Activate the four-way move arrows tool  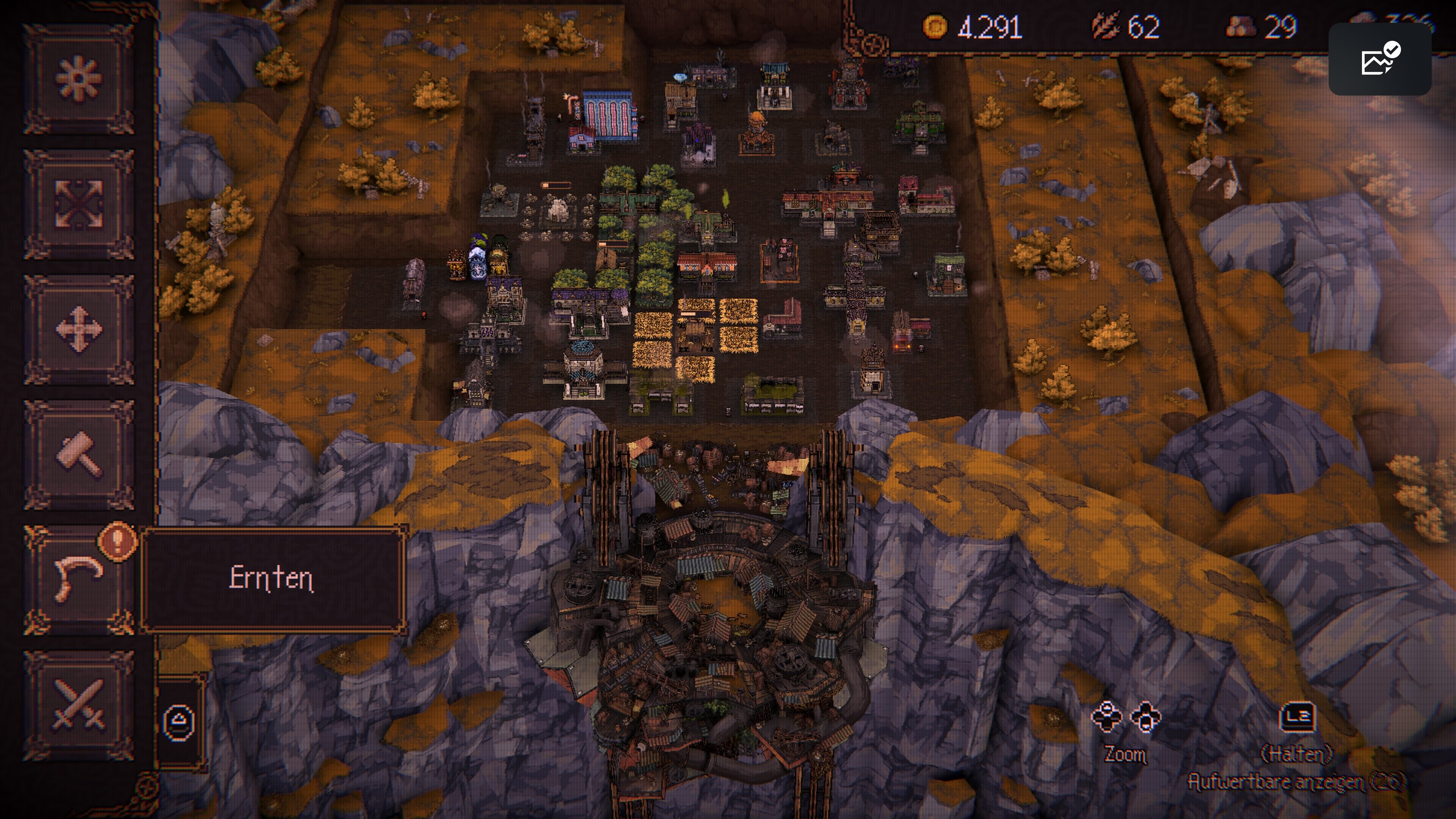(78, 329)
